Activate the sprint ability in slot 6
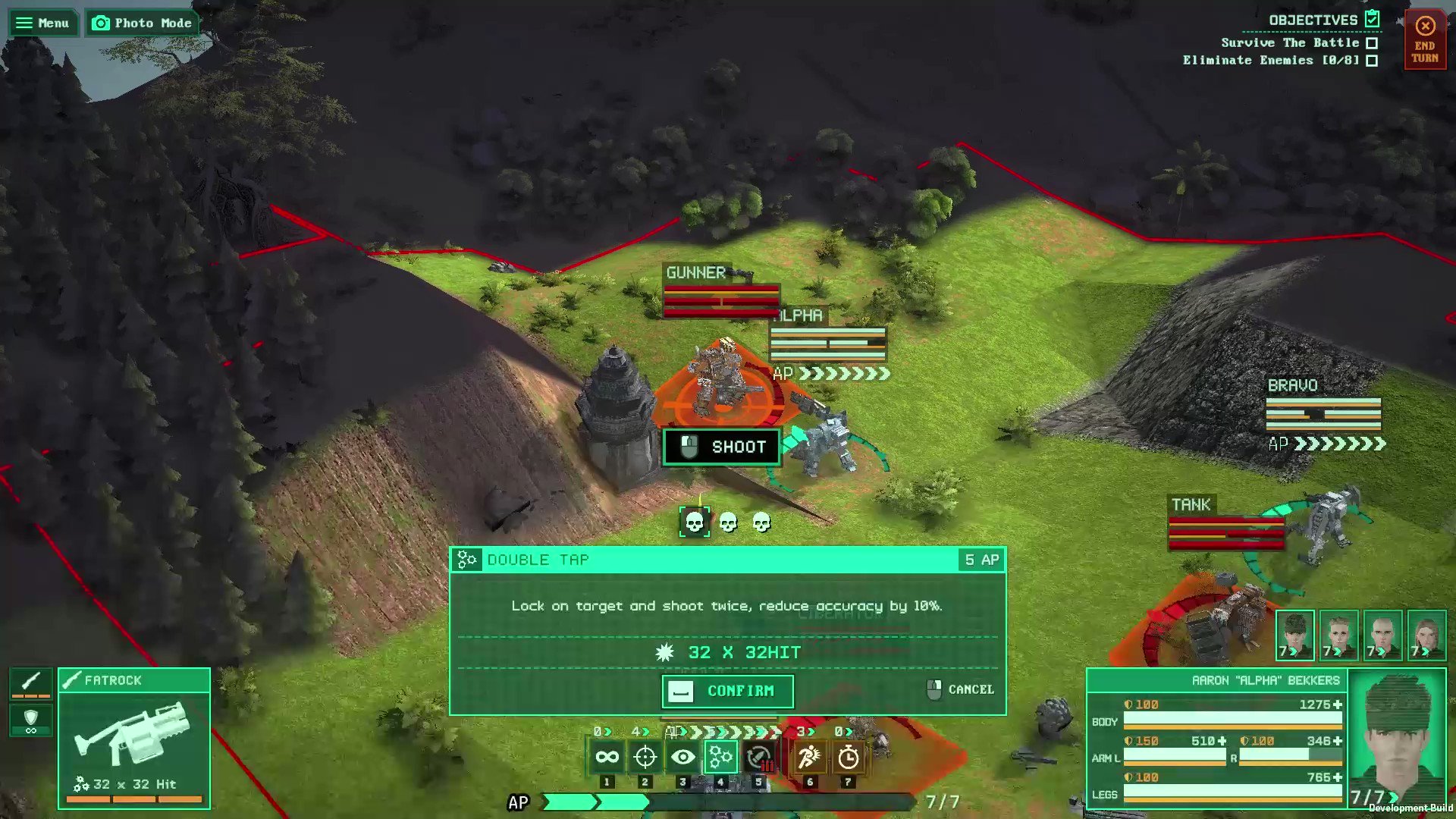Viewport: 1456px width, 819px height. point(810,756)
